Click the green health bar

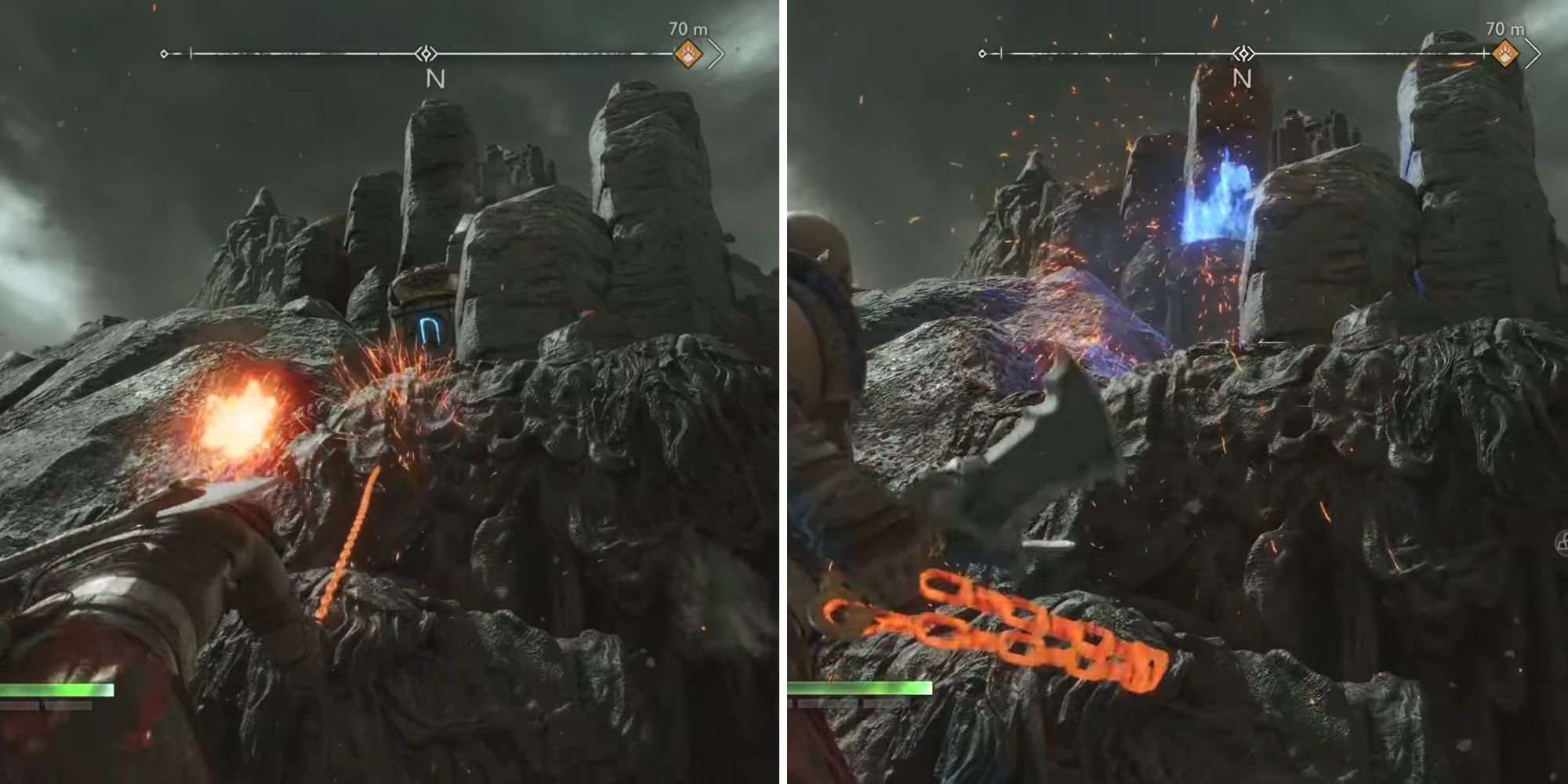click(55, 690)
